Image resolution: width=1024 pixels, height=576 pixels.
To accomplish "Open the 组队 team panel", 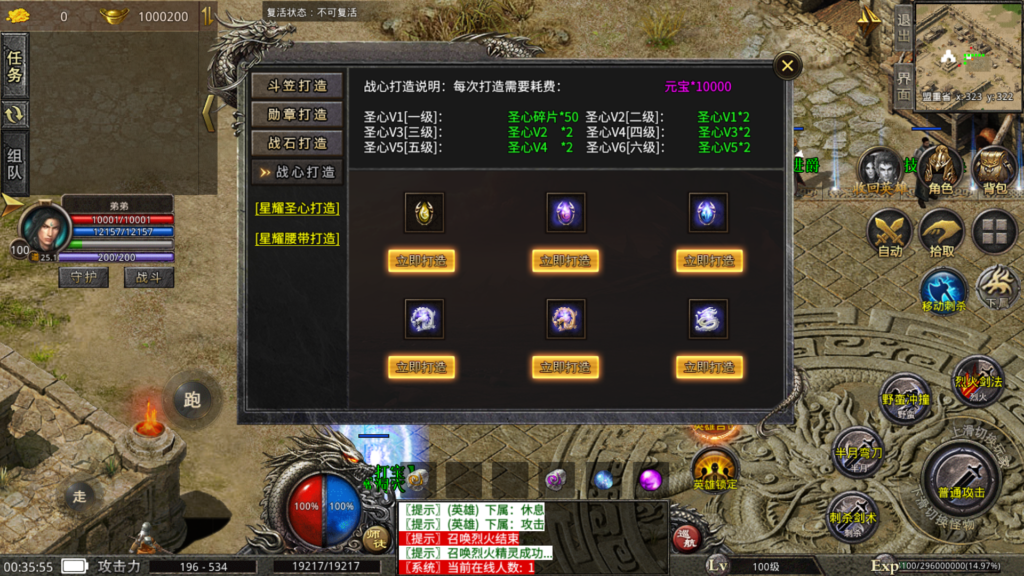I will click(15, 165).
